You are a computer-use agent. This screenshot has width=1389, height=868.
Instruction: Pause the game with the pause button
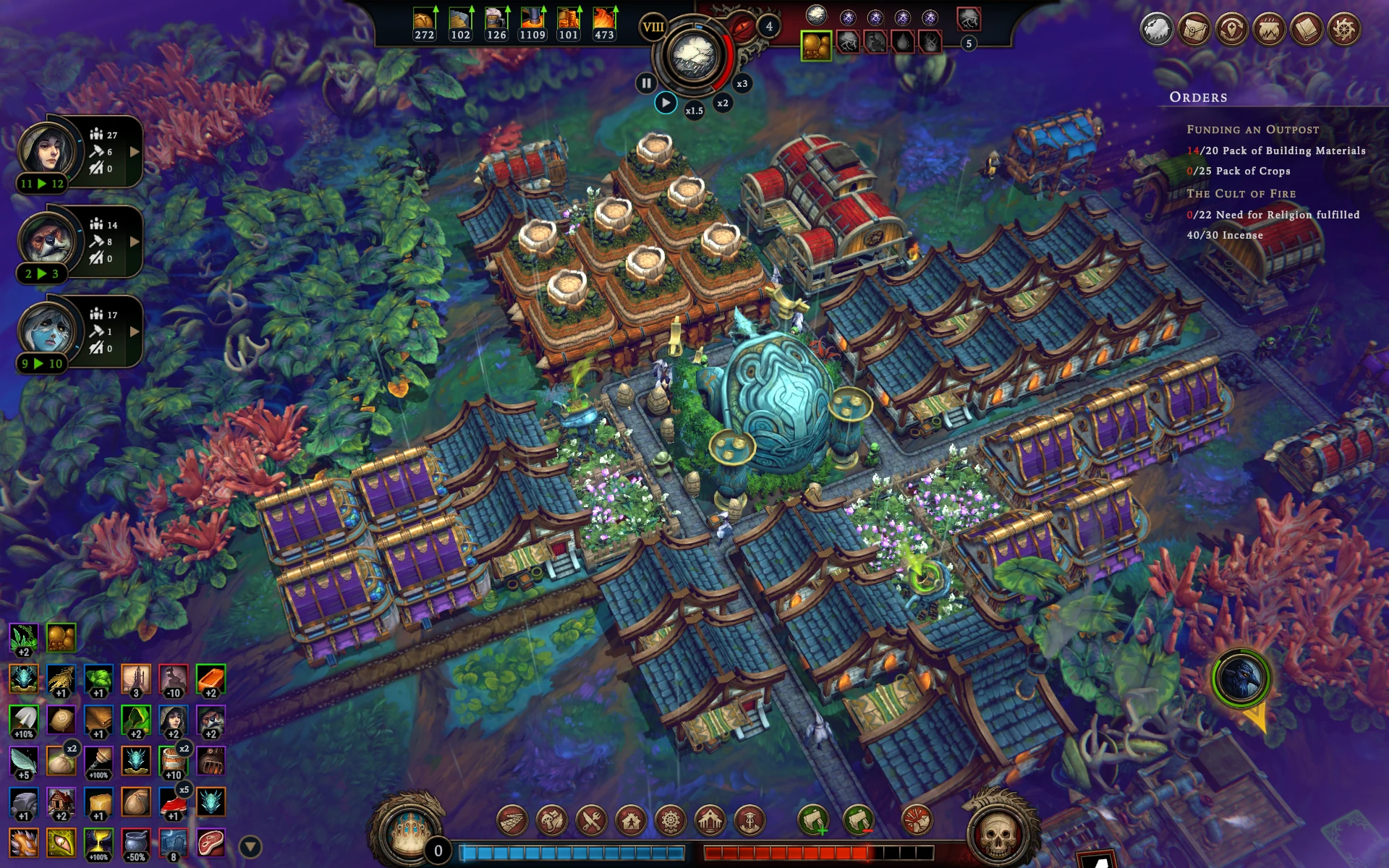(x=645, y=83)
